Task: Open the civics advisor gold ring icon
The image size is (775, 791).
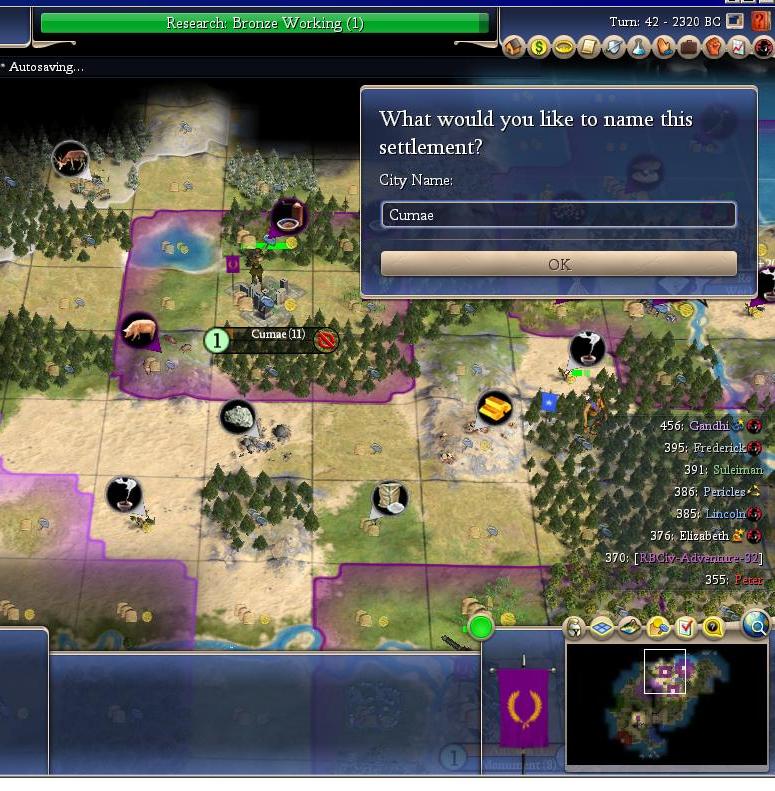Action: coord(564,47)
